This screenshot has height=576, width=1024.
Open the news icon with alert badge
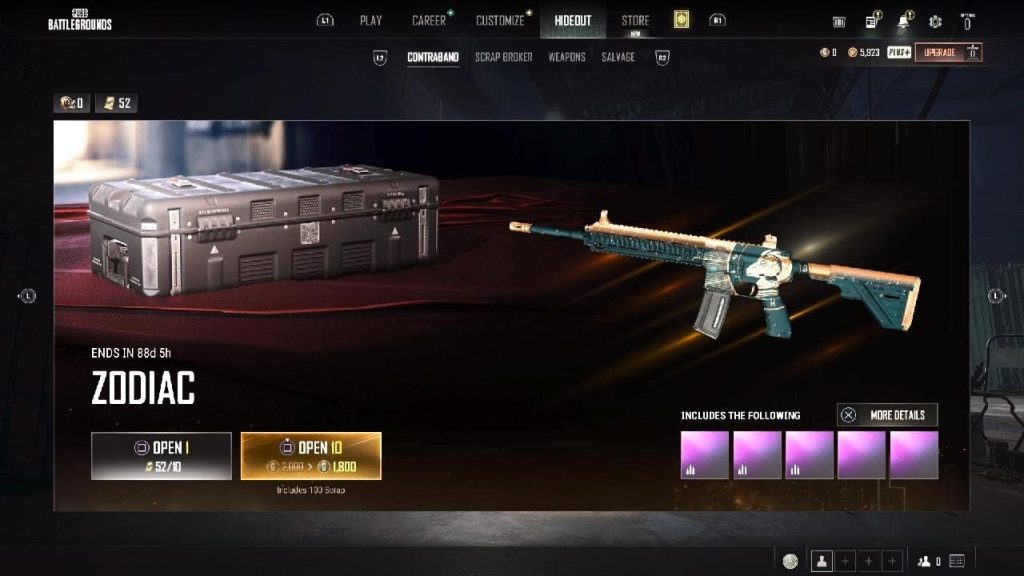pyautogui.click(x=872, y=21)
